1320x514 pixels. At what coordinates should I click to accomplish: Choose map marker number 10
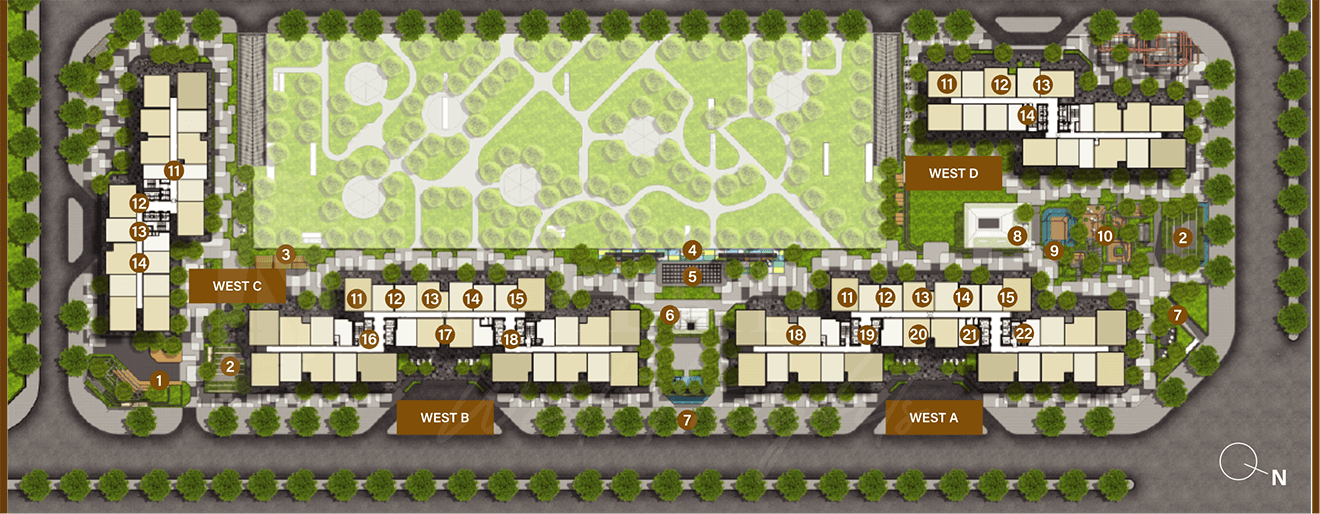[x=1104, y=237]
